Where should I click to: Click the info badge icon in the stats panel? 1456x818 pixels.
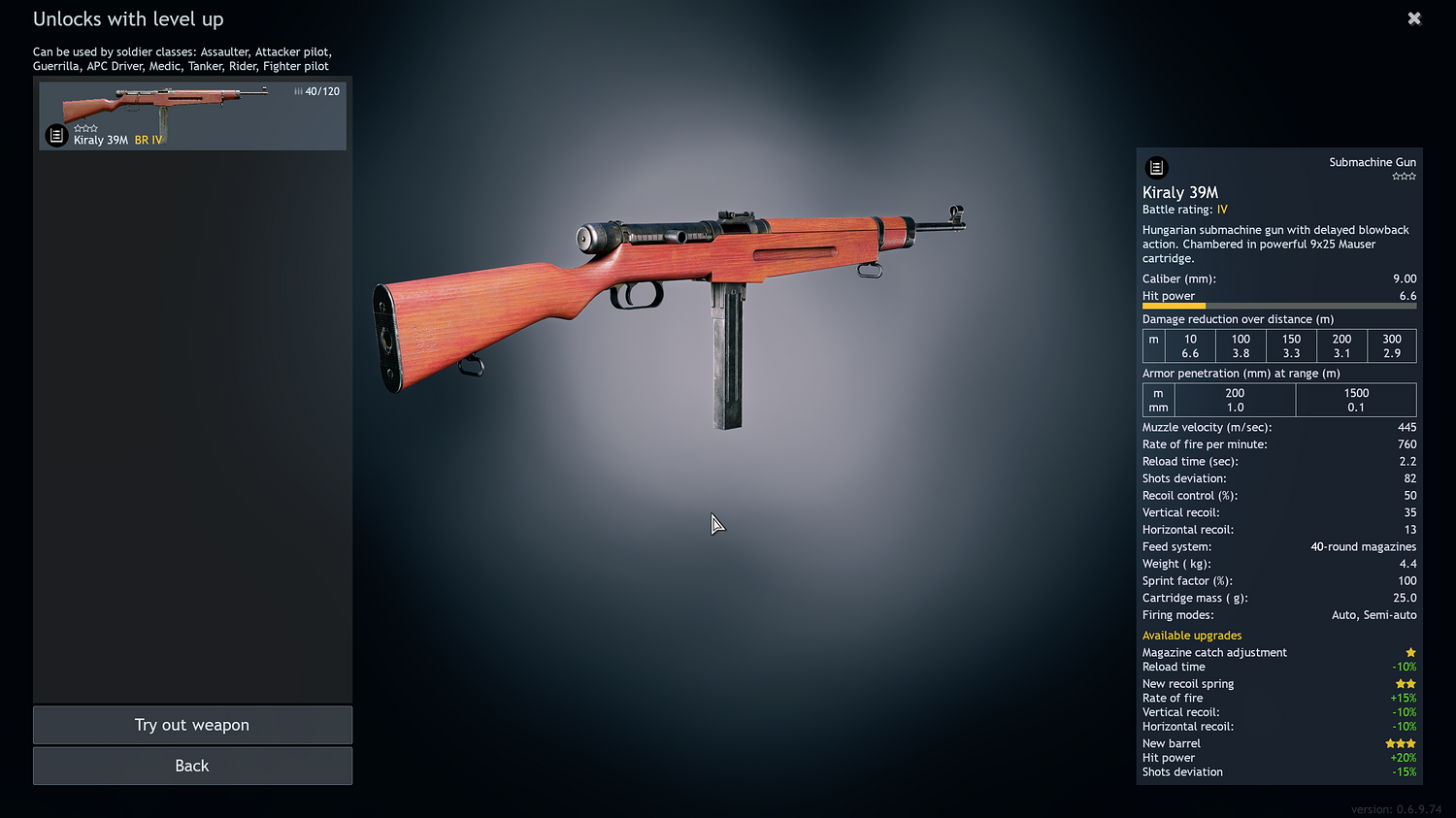[x=1156, y=167]
